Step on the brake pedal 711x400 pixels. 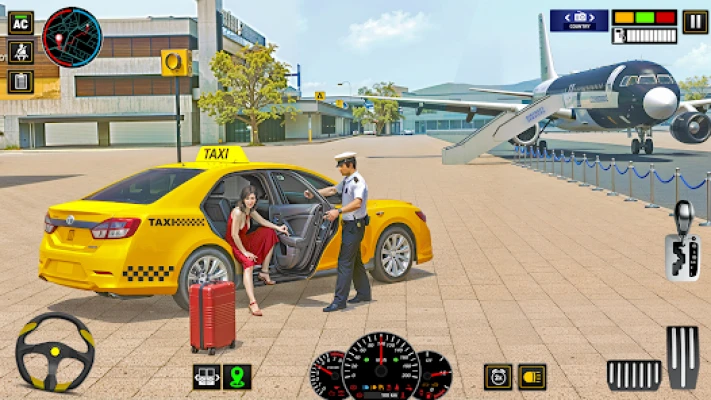click(634, 374)
